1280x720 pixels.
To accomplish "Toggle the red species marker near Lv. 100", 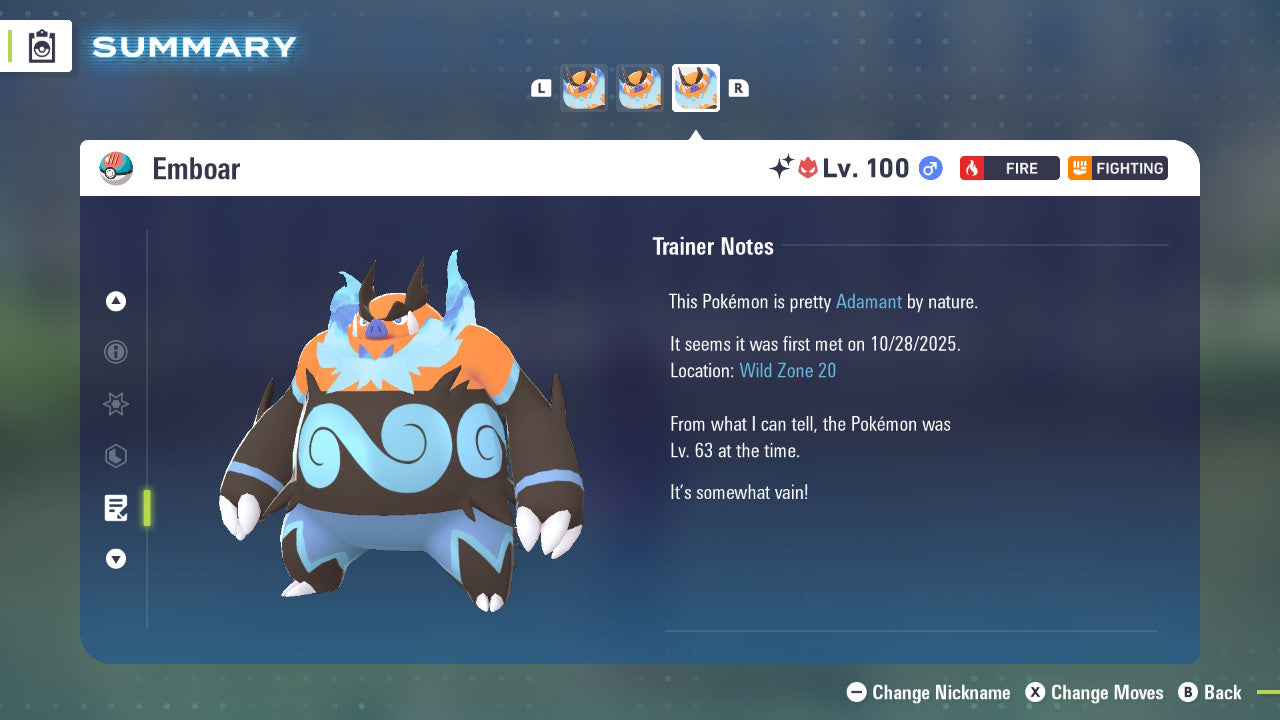I will [808, 168].
